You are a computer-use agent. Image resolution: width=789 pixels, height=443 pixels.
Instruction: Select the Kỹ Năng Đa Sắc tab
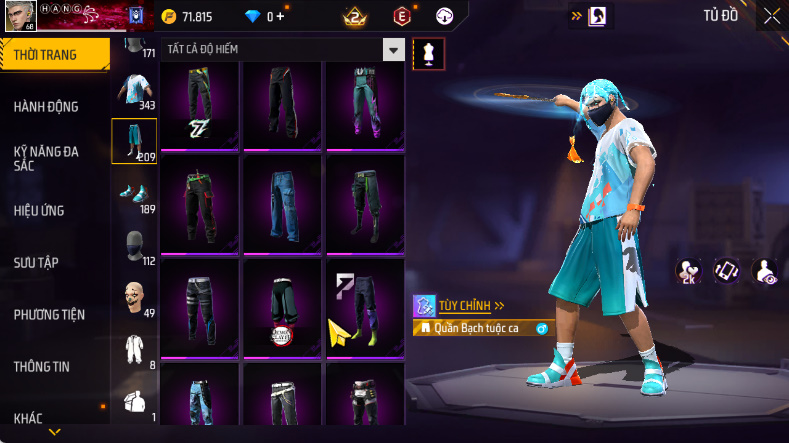point(46,158)
